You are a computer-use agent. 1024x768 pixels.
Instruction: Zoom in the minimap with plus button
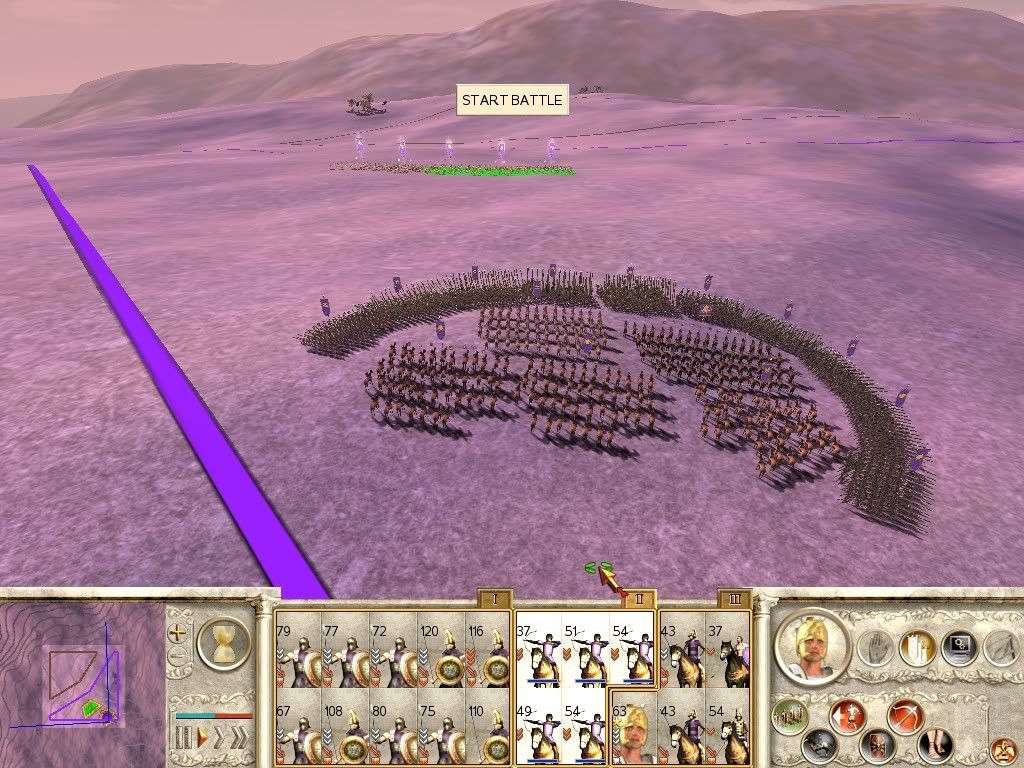click(x=178, y=633)
